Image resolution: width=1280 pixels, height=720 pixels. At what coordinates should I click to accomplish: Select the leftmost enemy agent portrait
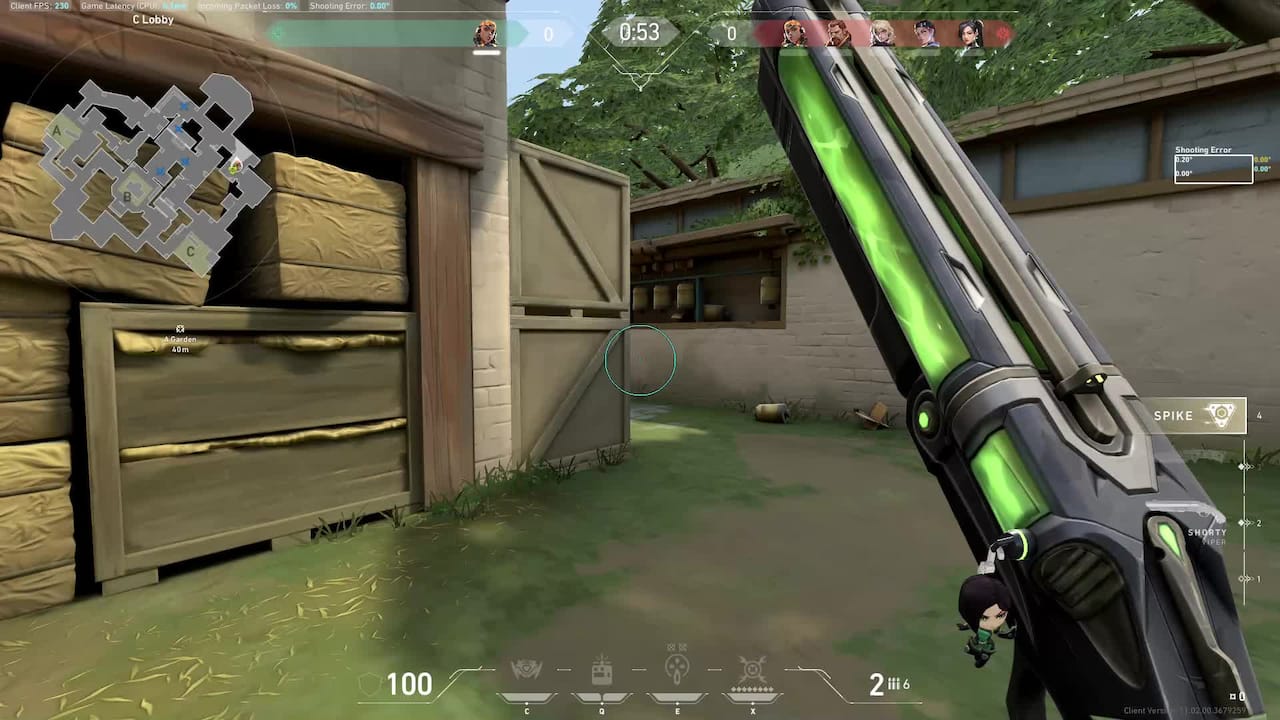pyautogui.click(x=793, y=30)
